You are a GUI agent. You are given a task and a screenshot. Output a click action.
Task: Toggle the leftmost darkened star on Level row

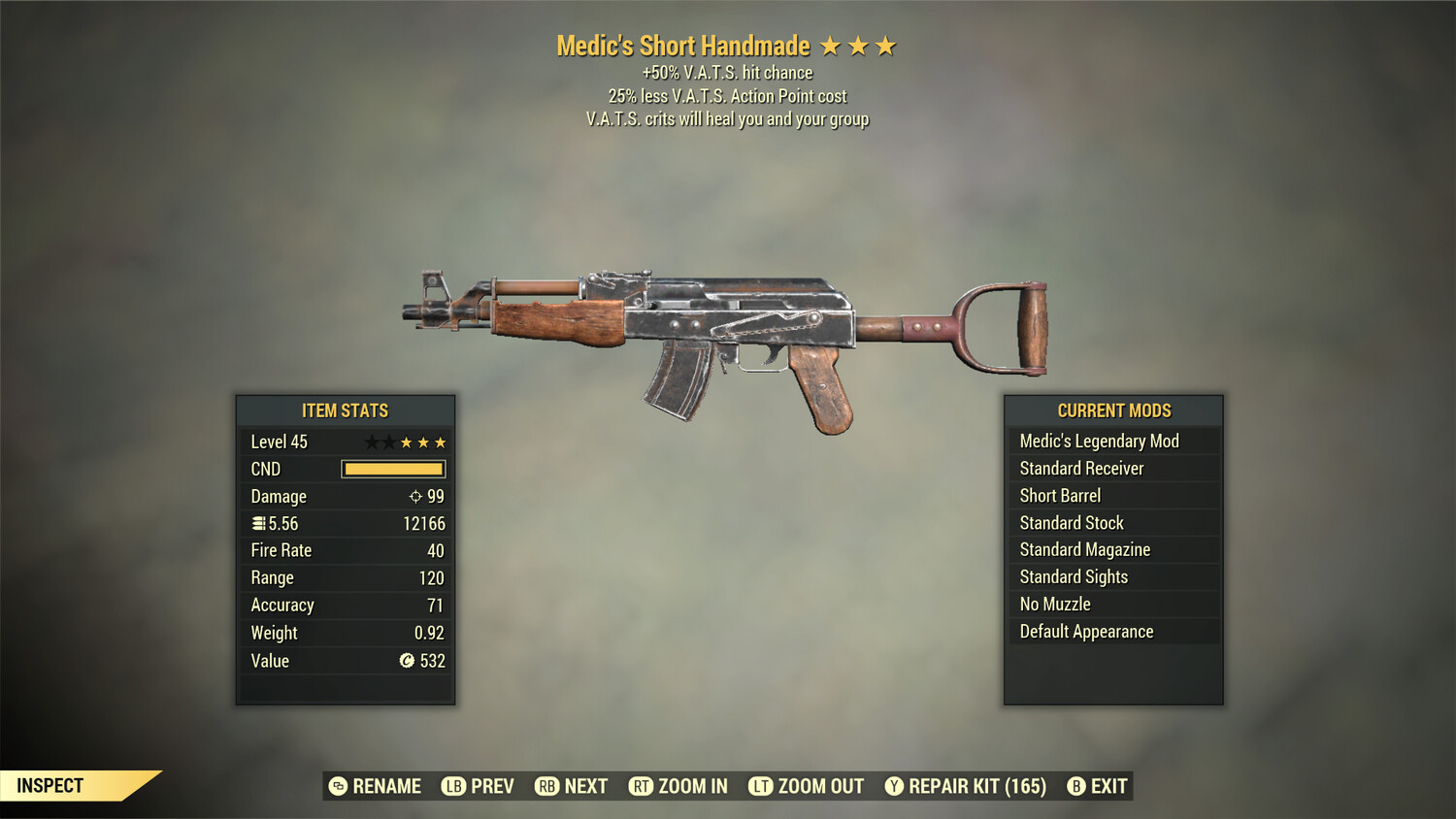point(372,441)
